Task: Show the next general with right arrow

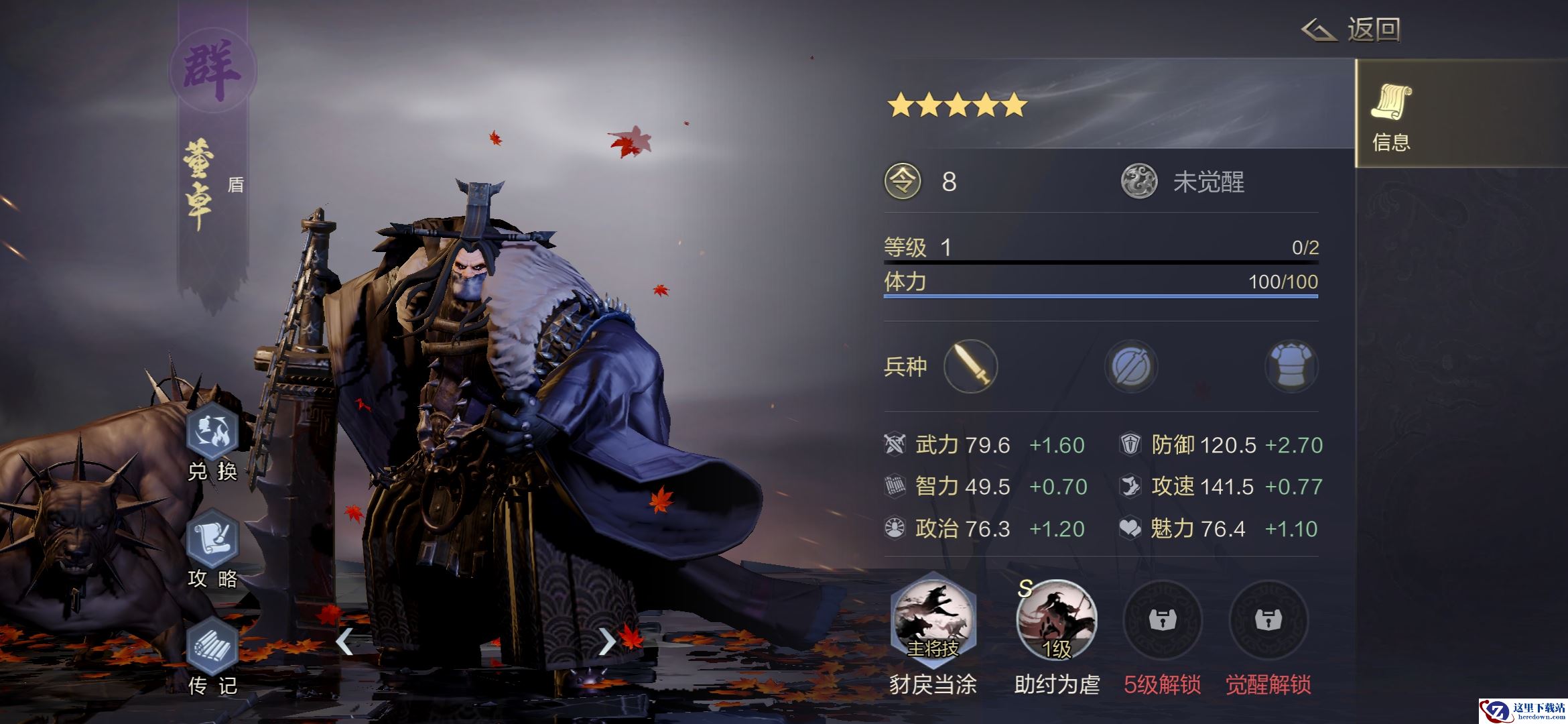Action: [x=606, y=642]
